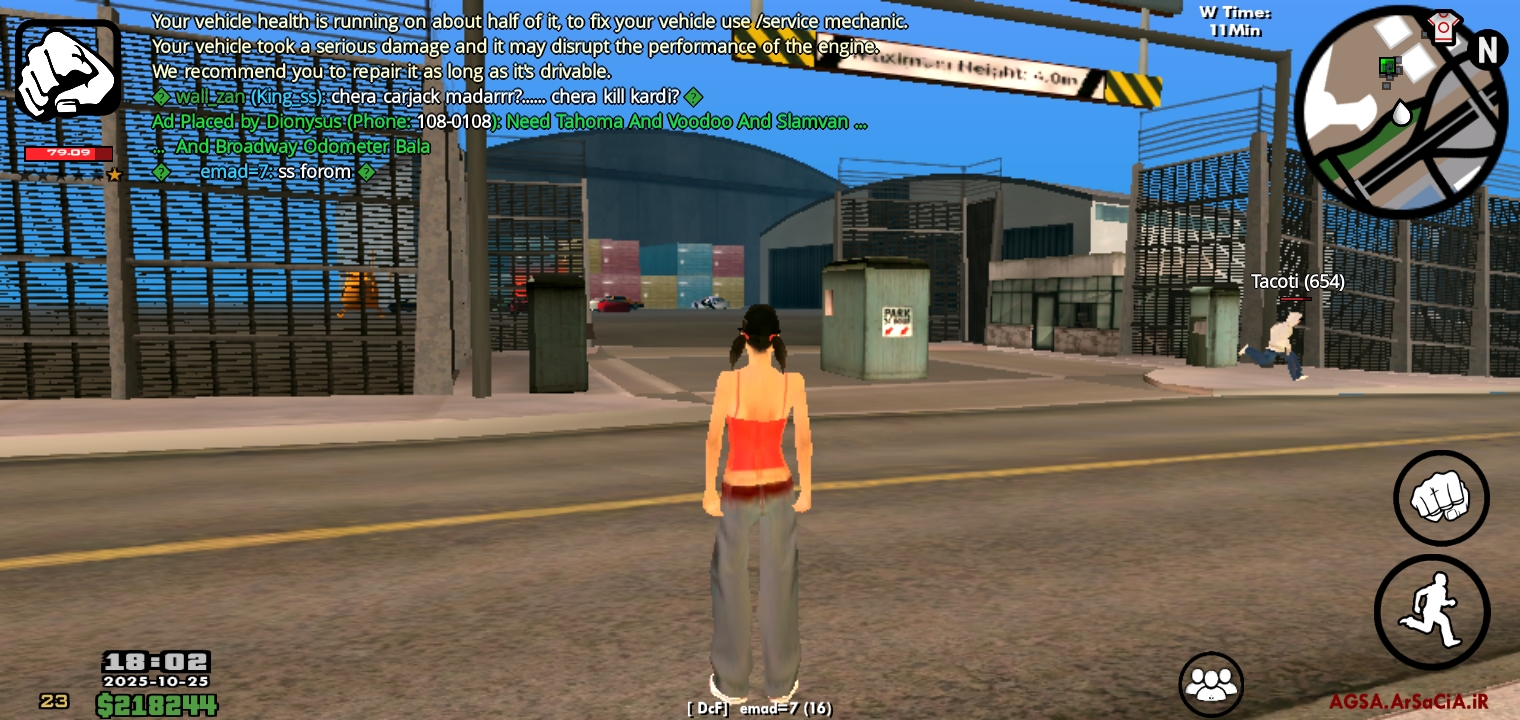Tap the sprint/run control button
1520x720 pixels.
1432,610
